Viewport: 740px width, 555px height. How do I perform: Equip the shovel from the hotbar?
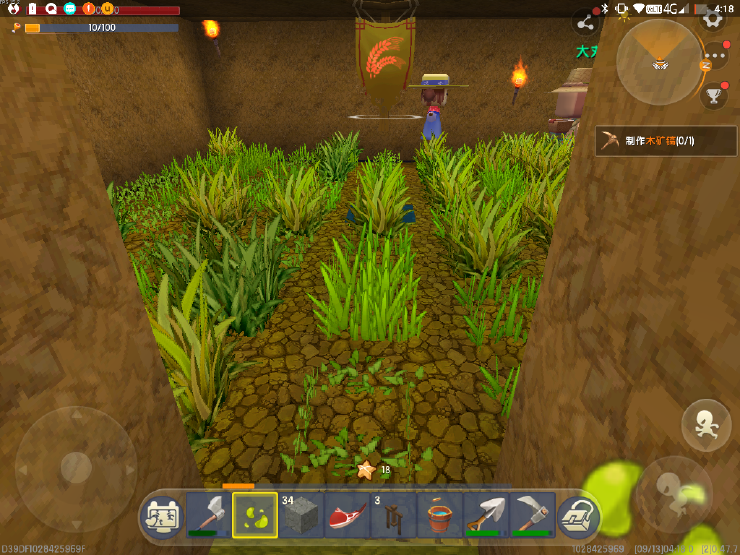click(485, 514)
